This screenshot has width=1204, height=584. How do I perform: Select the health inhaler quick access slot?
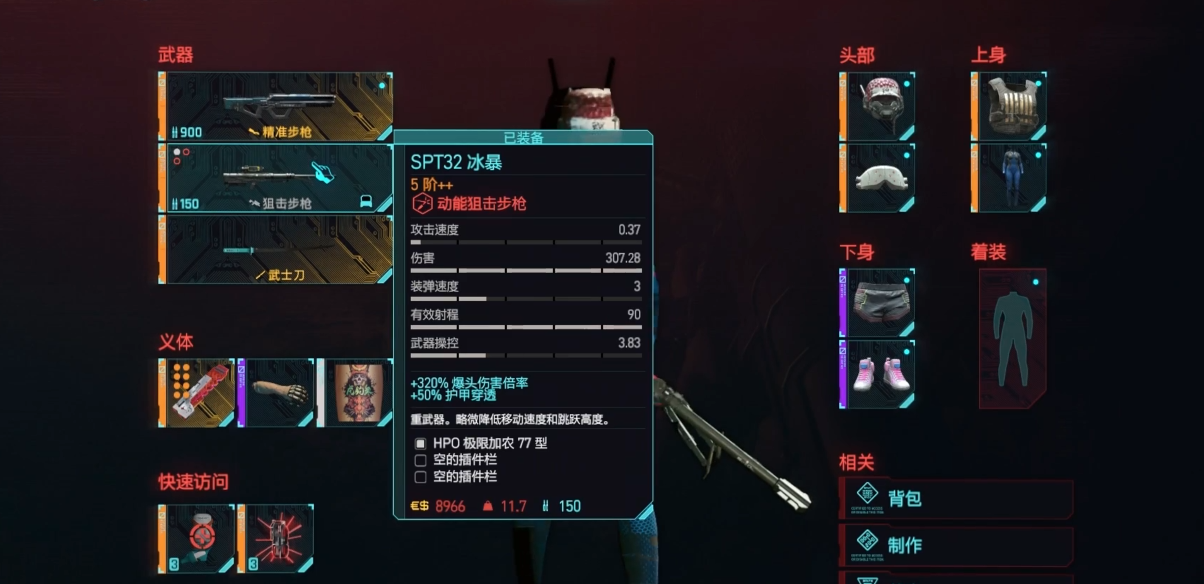pos(198,538)
